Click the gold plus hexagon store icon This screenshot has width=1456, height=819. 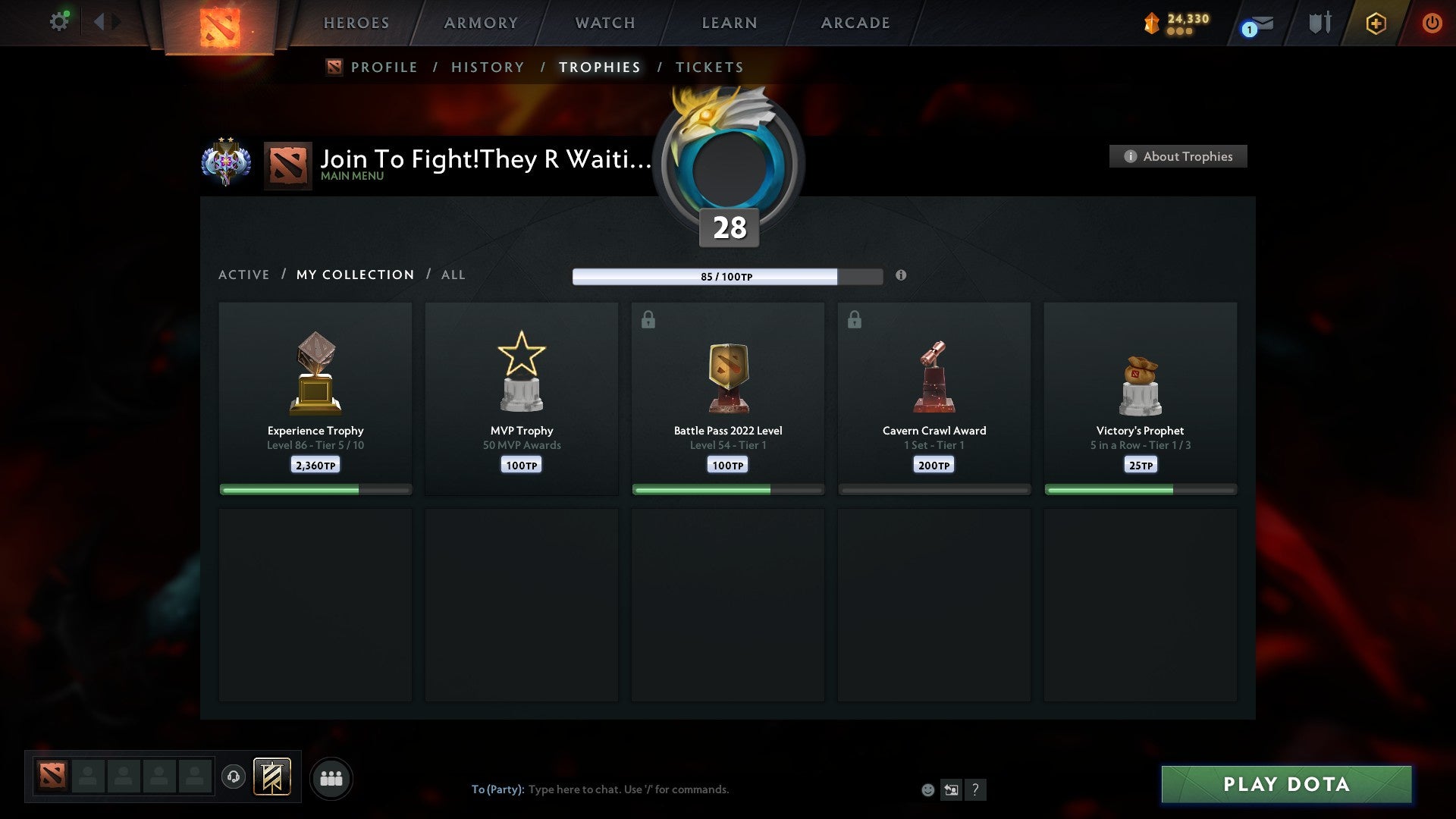[x=1375, y=23]
